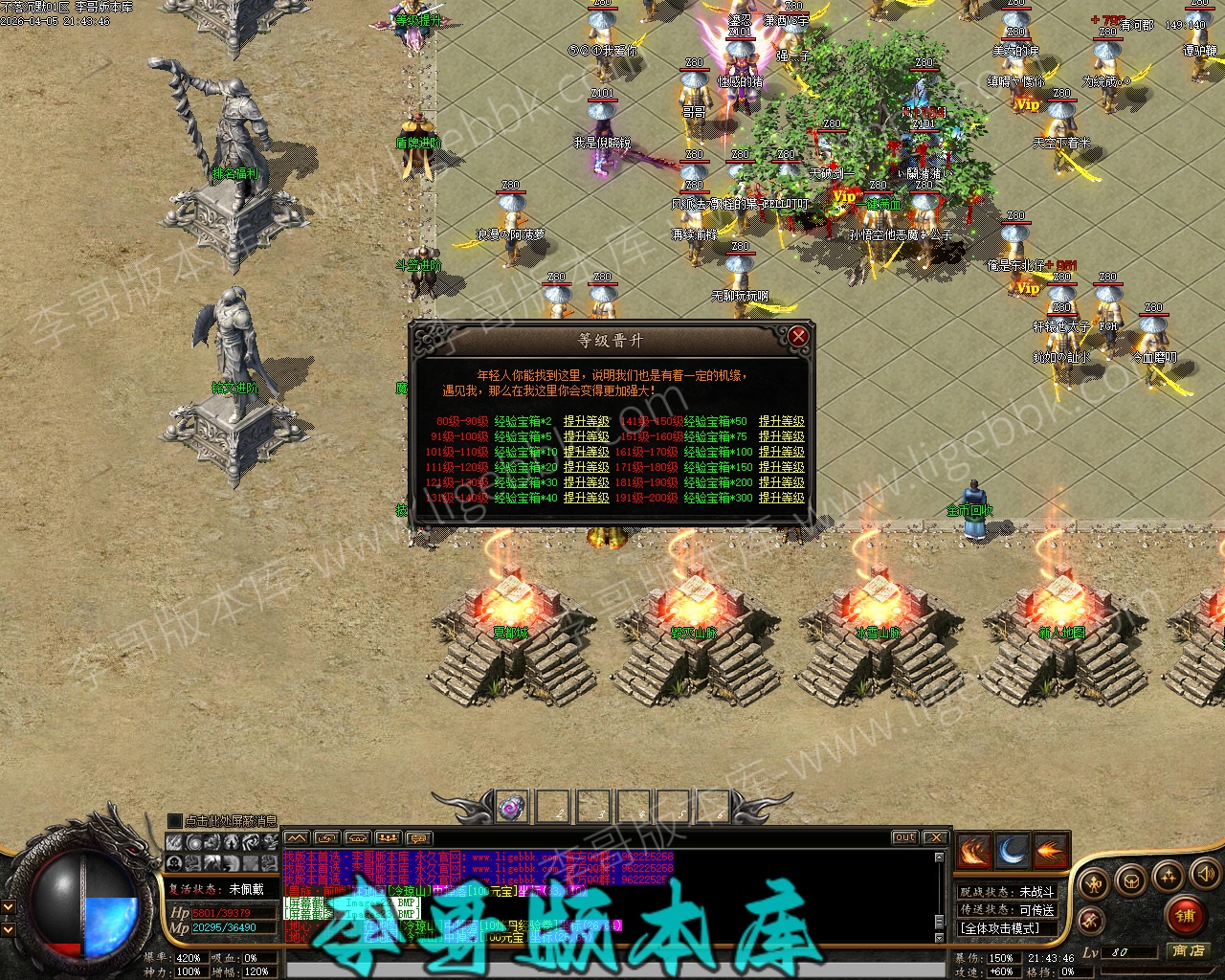Select 提升等级 for the 131级-140级 row
The width and height of the screenshot is (1225, 980).
586,498
